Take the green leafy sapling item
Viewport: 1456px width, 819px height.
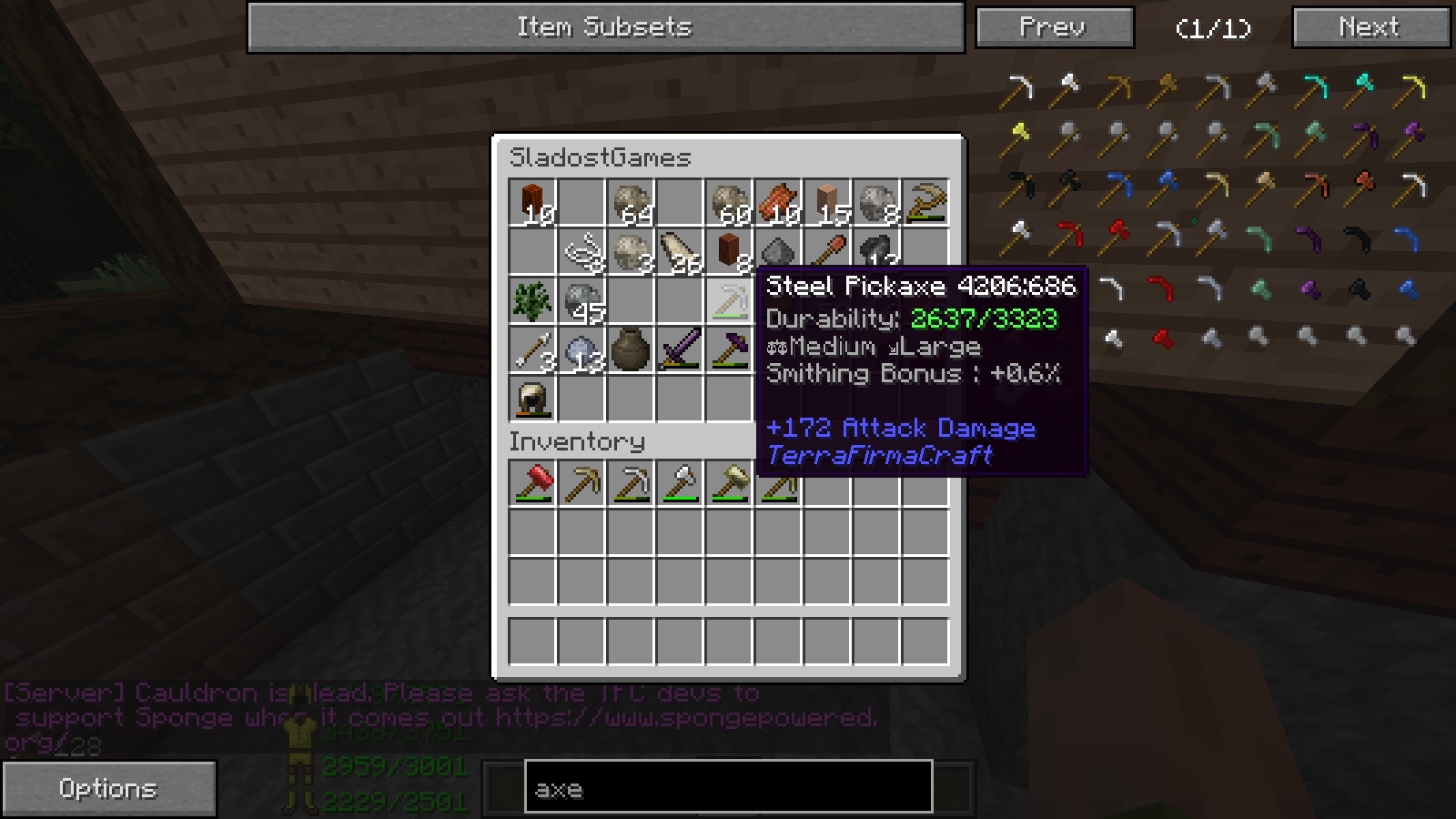(532, 300)
